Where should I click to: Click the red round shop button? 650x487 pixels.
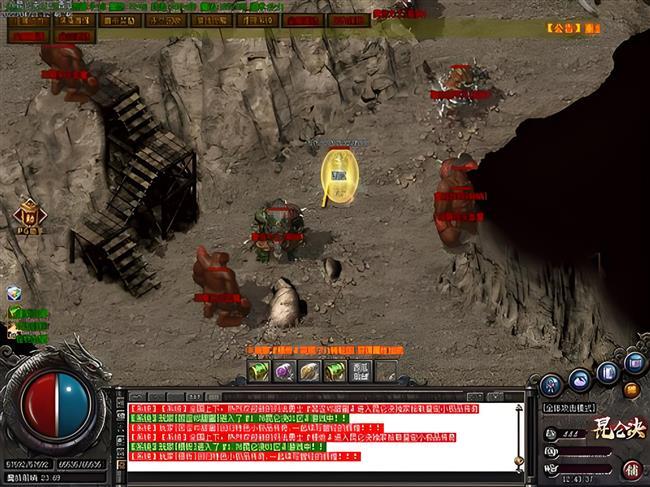[632, 468]
